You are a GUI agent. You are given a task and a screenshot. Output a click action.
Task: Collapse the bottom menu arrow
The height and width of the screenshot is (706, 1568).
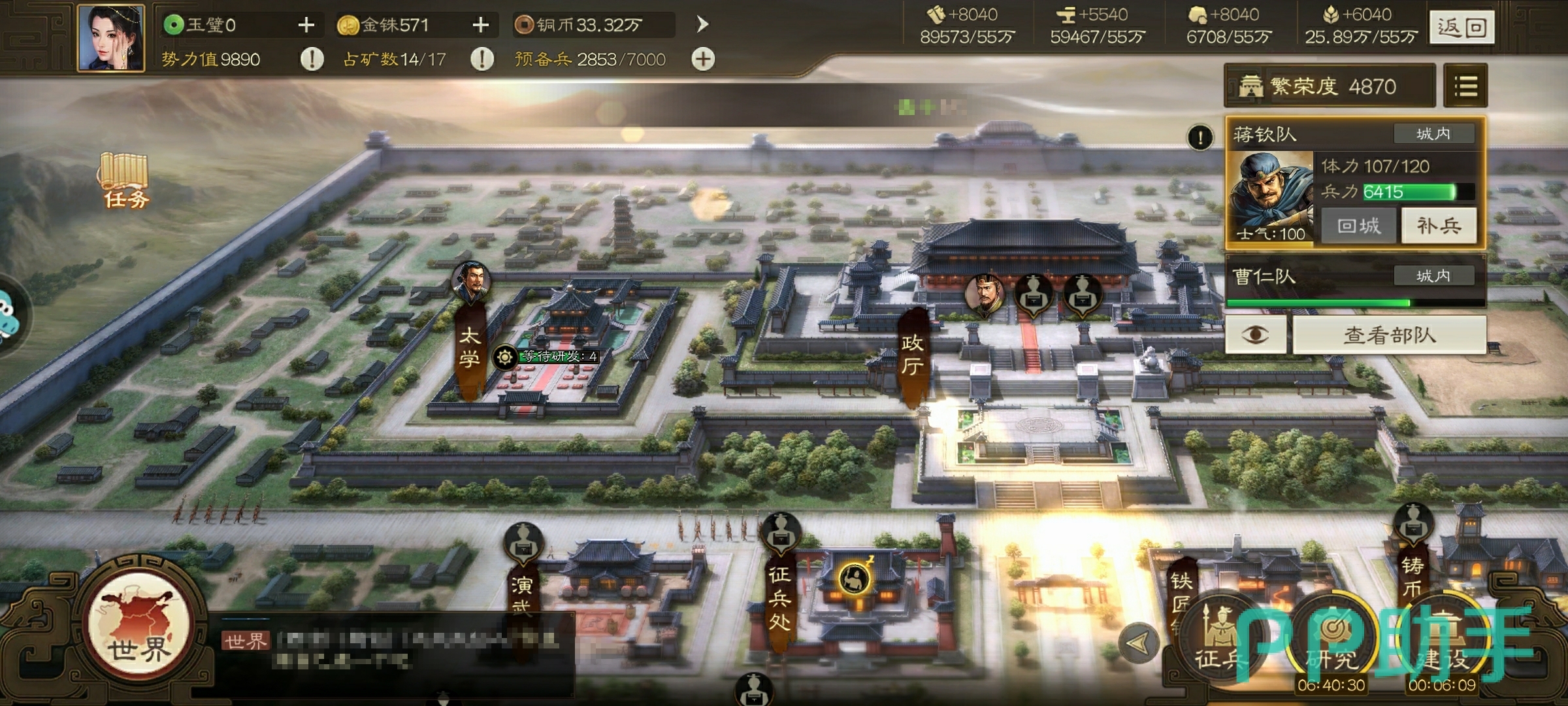click(1138, 643)
